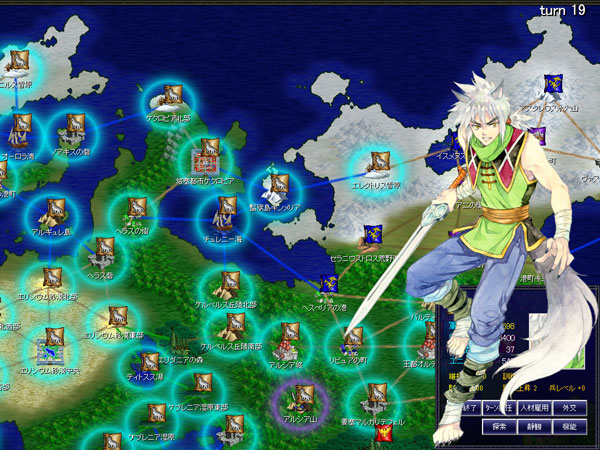Select the 静観 wait command
Viewport: 600px width, 450px height.
(532, 426)
